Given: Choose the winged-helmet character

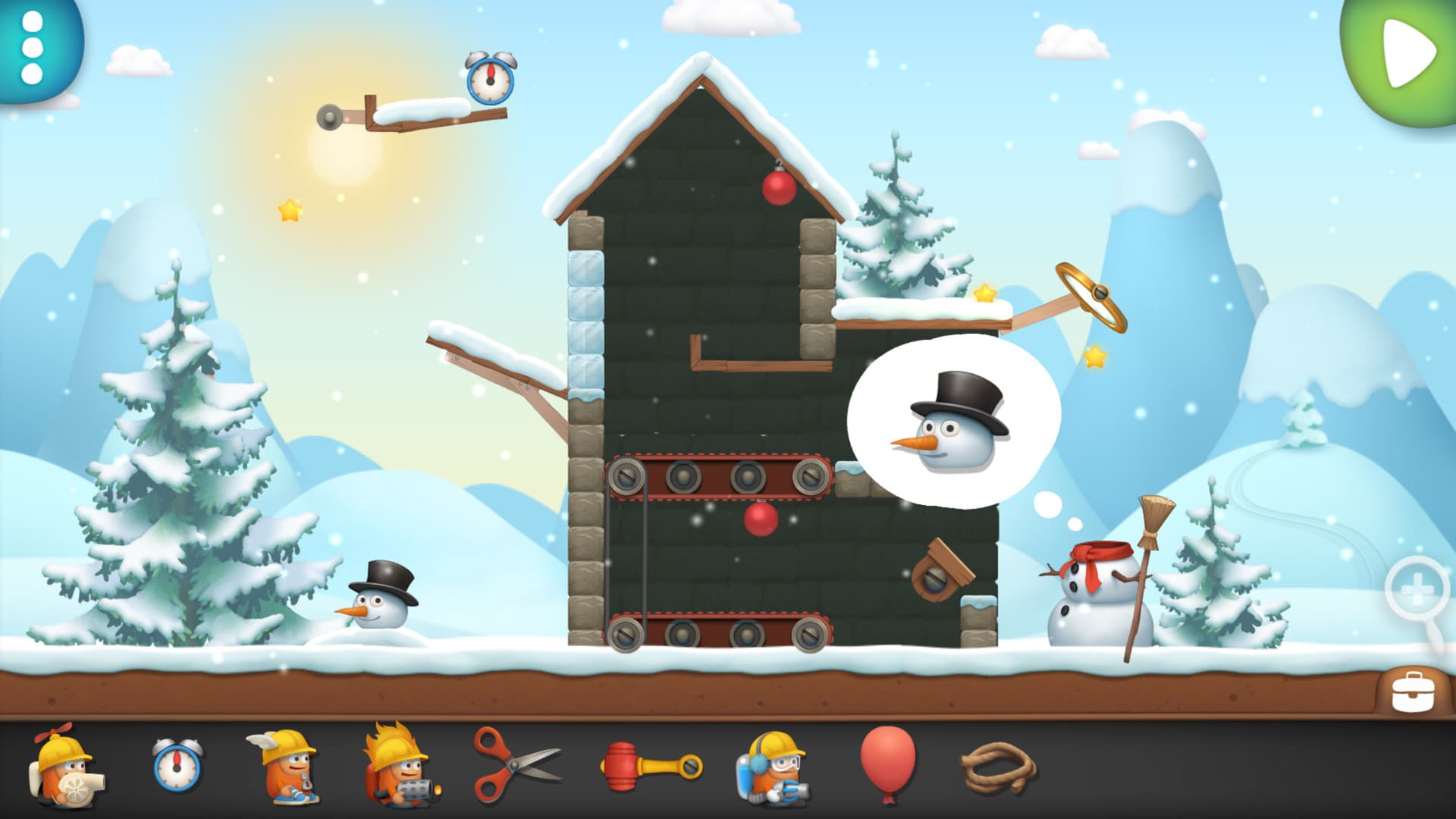Looking at the screenshot, I should pos(285,766).
